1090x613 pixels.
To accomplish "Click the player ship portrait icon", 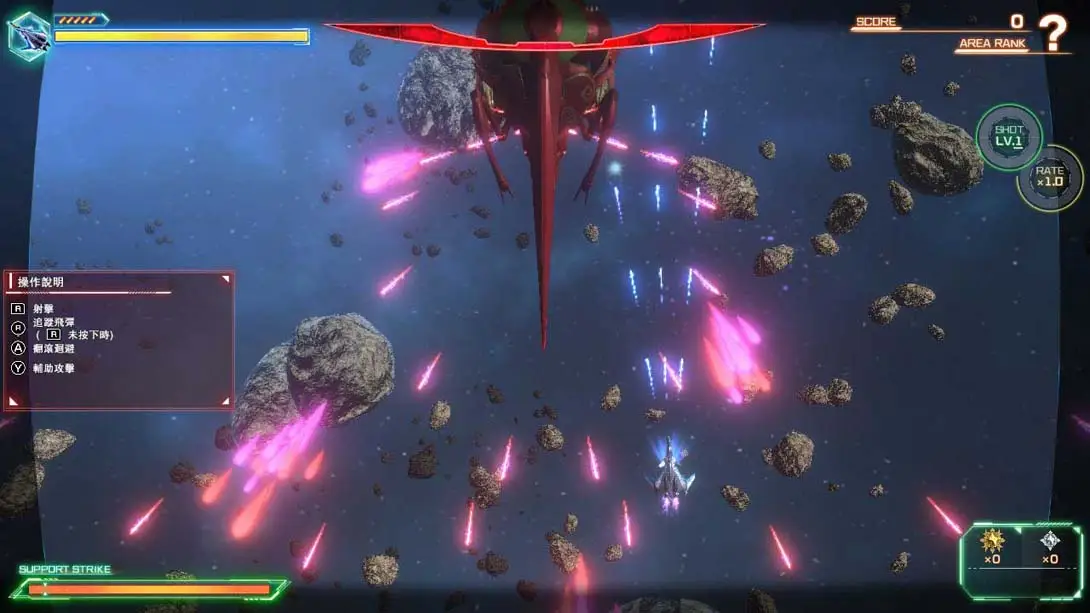I will point(28,36).
